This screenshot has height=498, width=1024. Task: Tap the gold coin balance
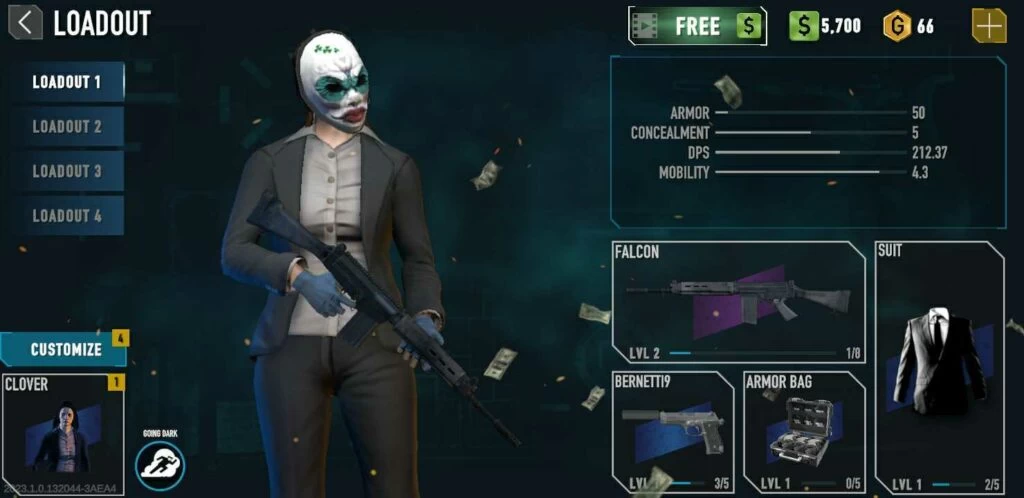(908, 26)
